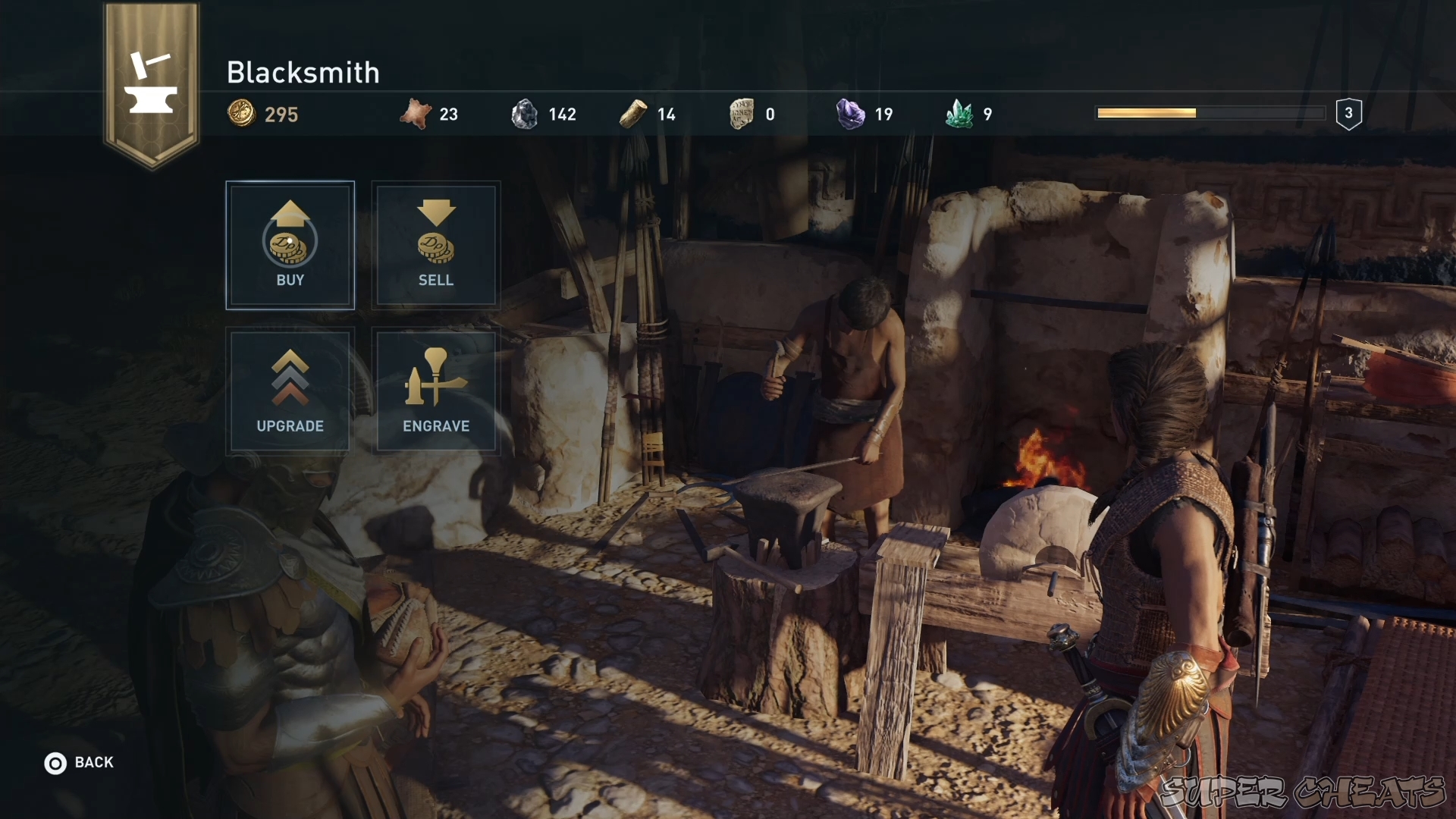The height and width of the screenshot is (819, 1456).
Task: Click the iron metal resource icon
Action: (x=526, y=112)
